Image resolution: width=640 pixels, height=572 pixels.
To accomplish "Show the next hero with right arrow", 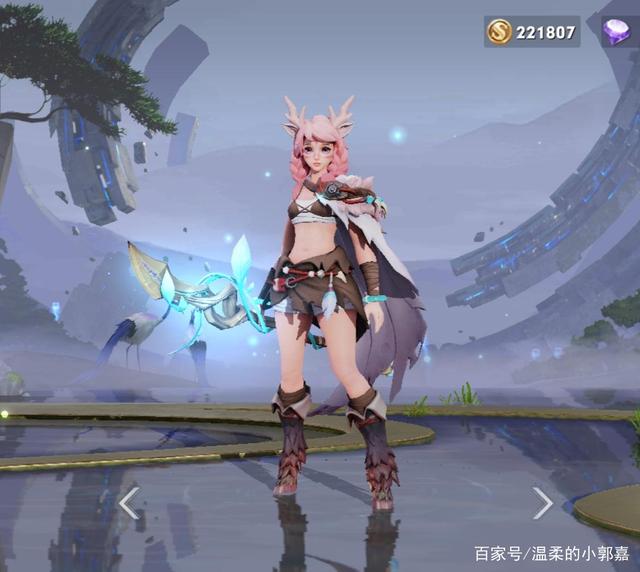I will 542,502.
